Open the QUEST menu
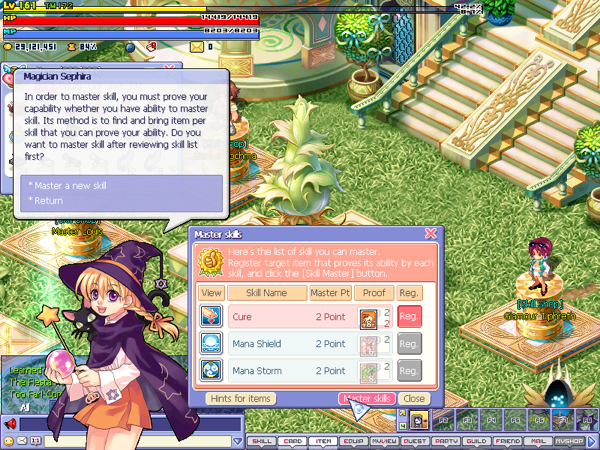The image size is (600, 450). [x=417, y=439]
